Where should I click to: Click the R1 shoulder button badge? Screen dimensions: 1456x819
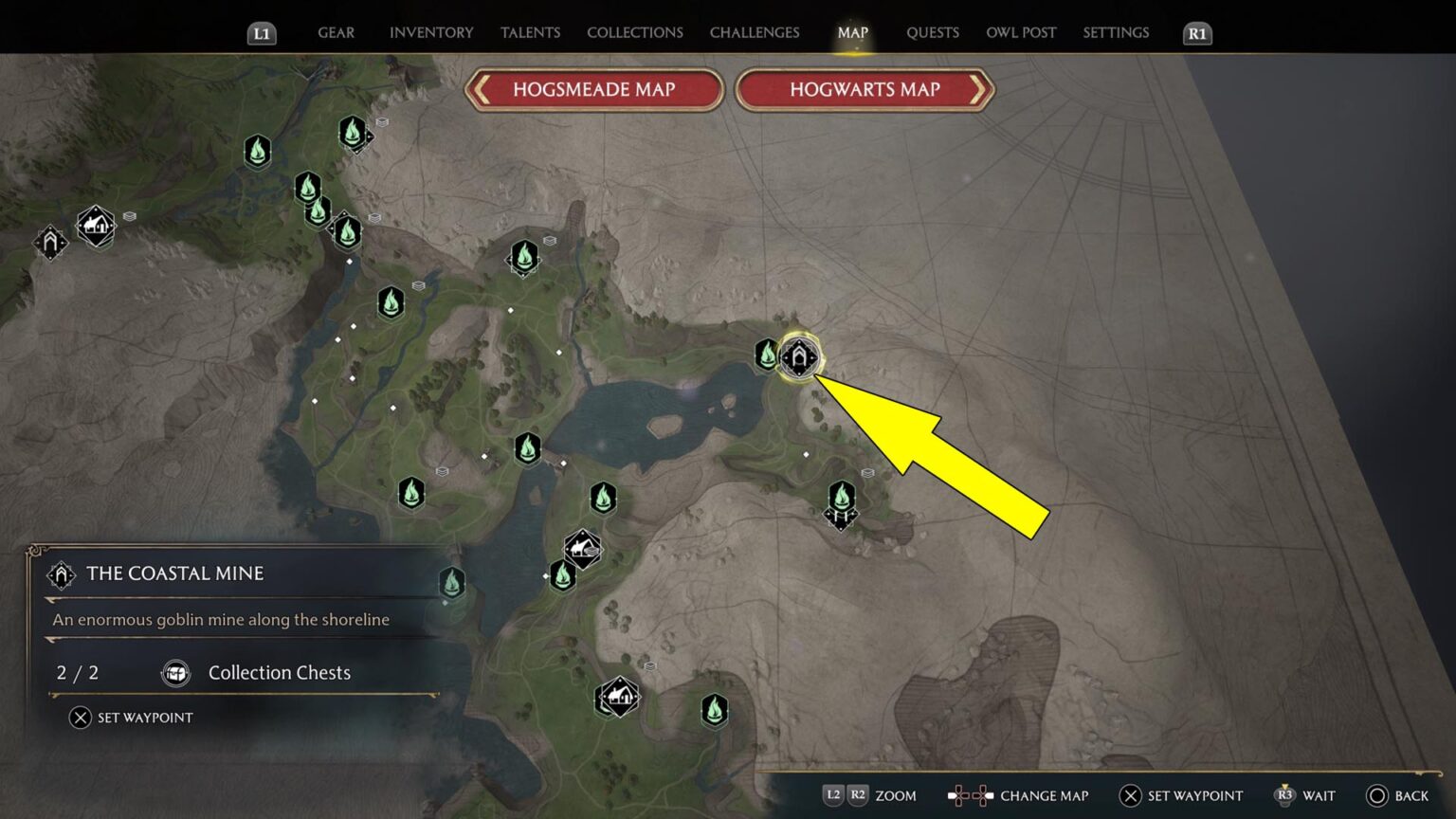coord(1196,32)
